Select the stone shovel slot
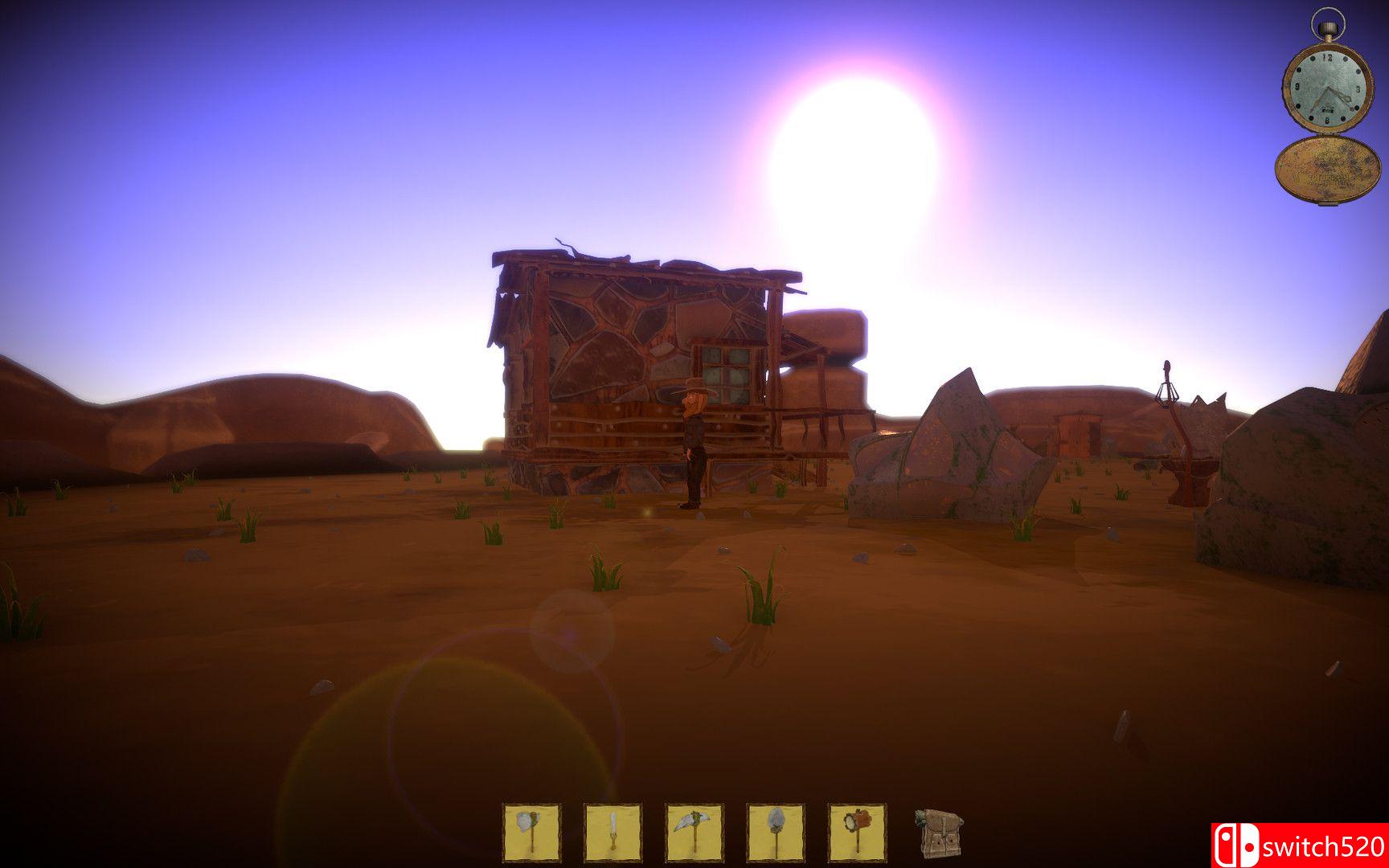This screenshot has height=868, width=1389. tap(776, 833)
